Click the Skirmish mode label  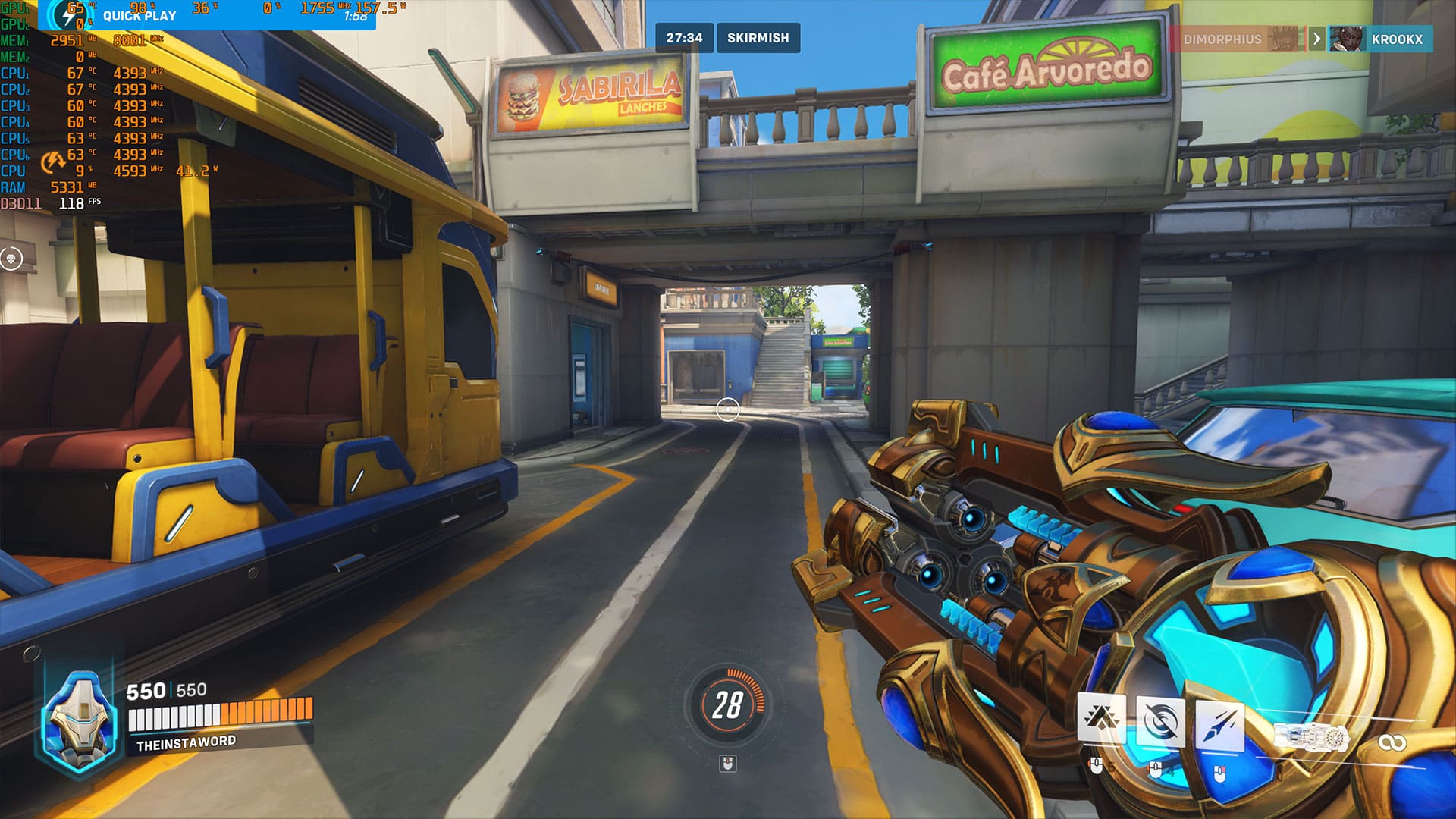(758, 38)
